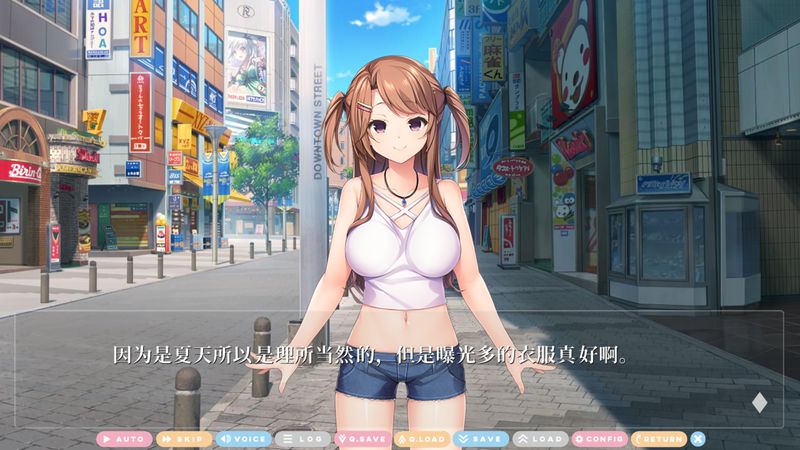
Task: Open the LOG backlog
Action: [x=301, y=438]
